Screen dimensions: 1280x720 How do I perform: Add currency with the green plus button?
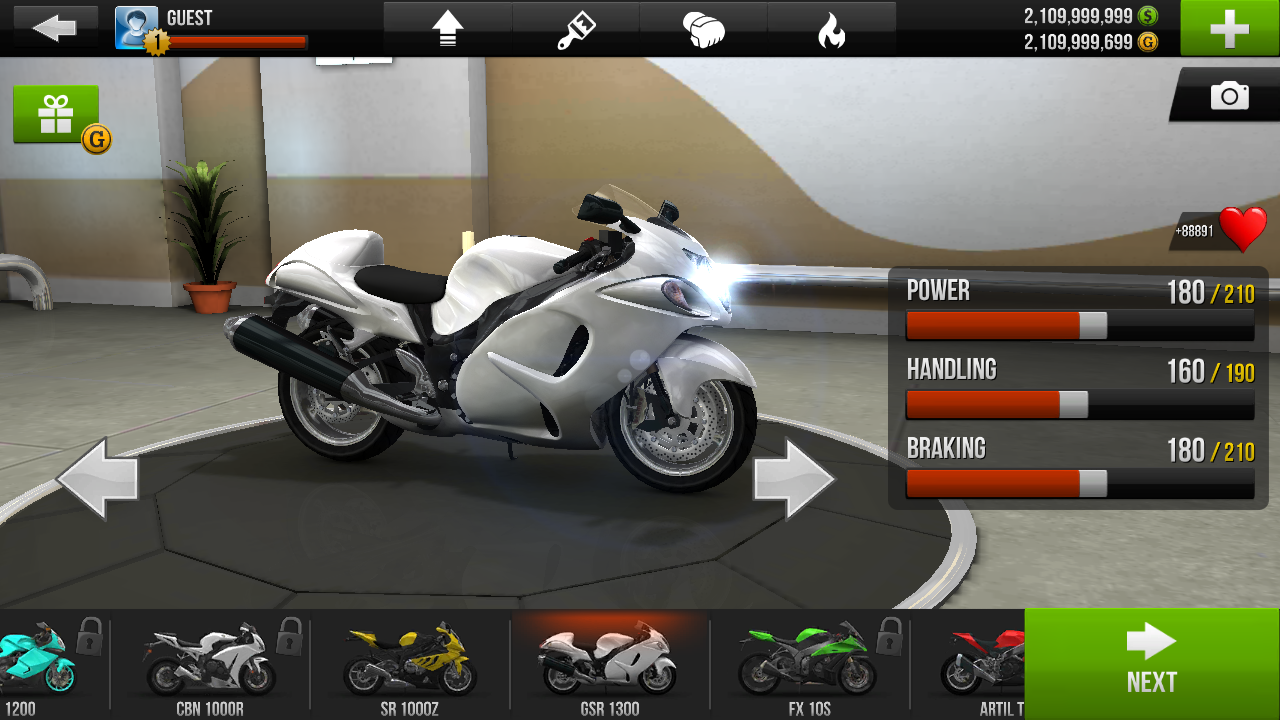[1229, 28]
